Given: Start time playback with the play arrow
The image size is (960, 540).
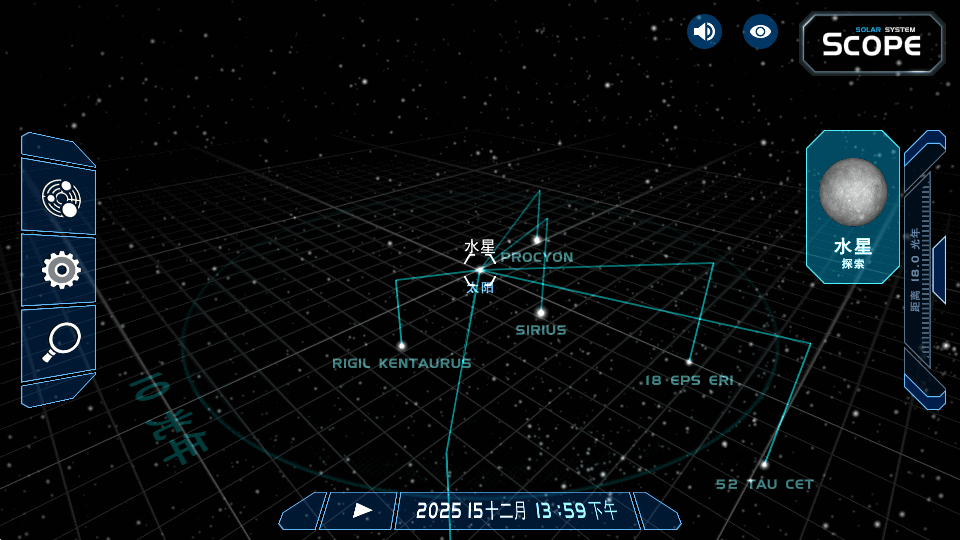Looking at the screenshot, I should click(x=363, y=511).
